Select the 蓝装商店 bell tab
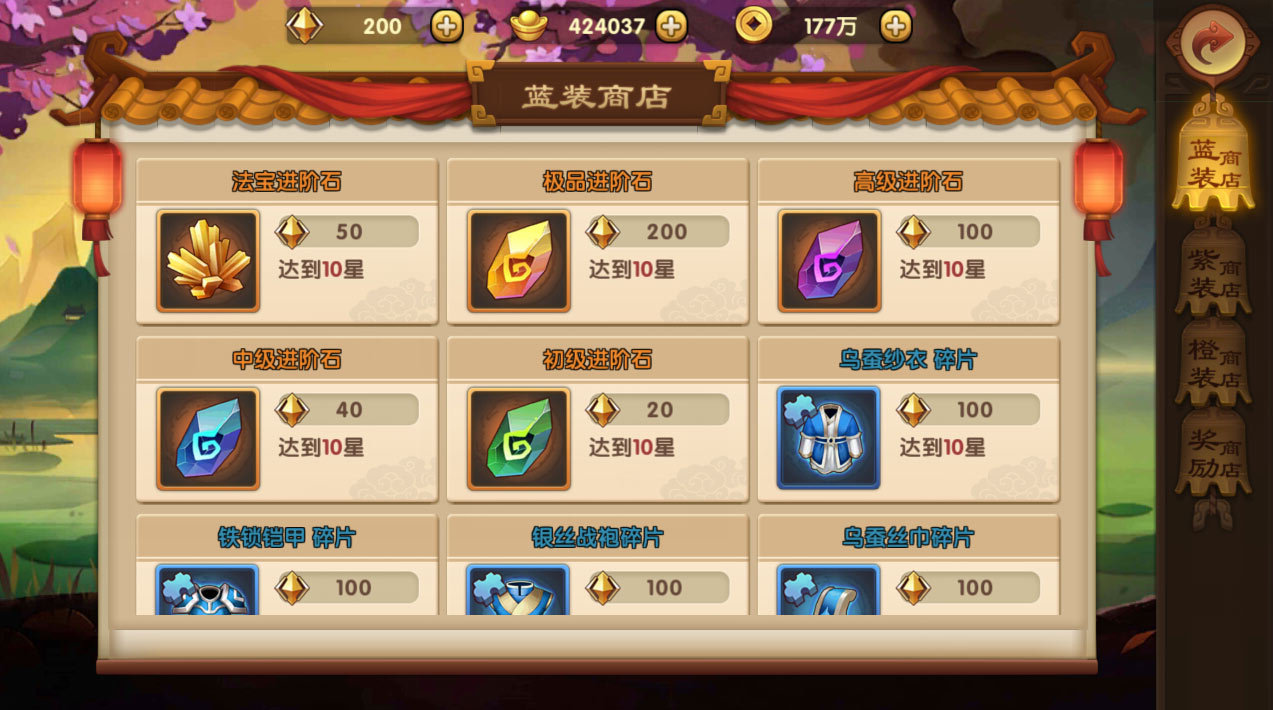 [x=1213, y=165]
